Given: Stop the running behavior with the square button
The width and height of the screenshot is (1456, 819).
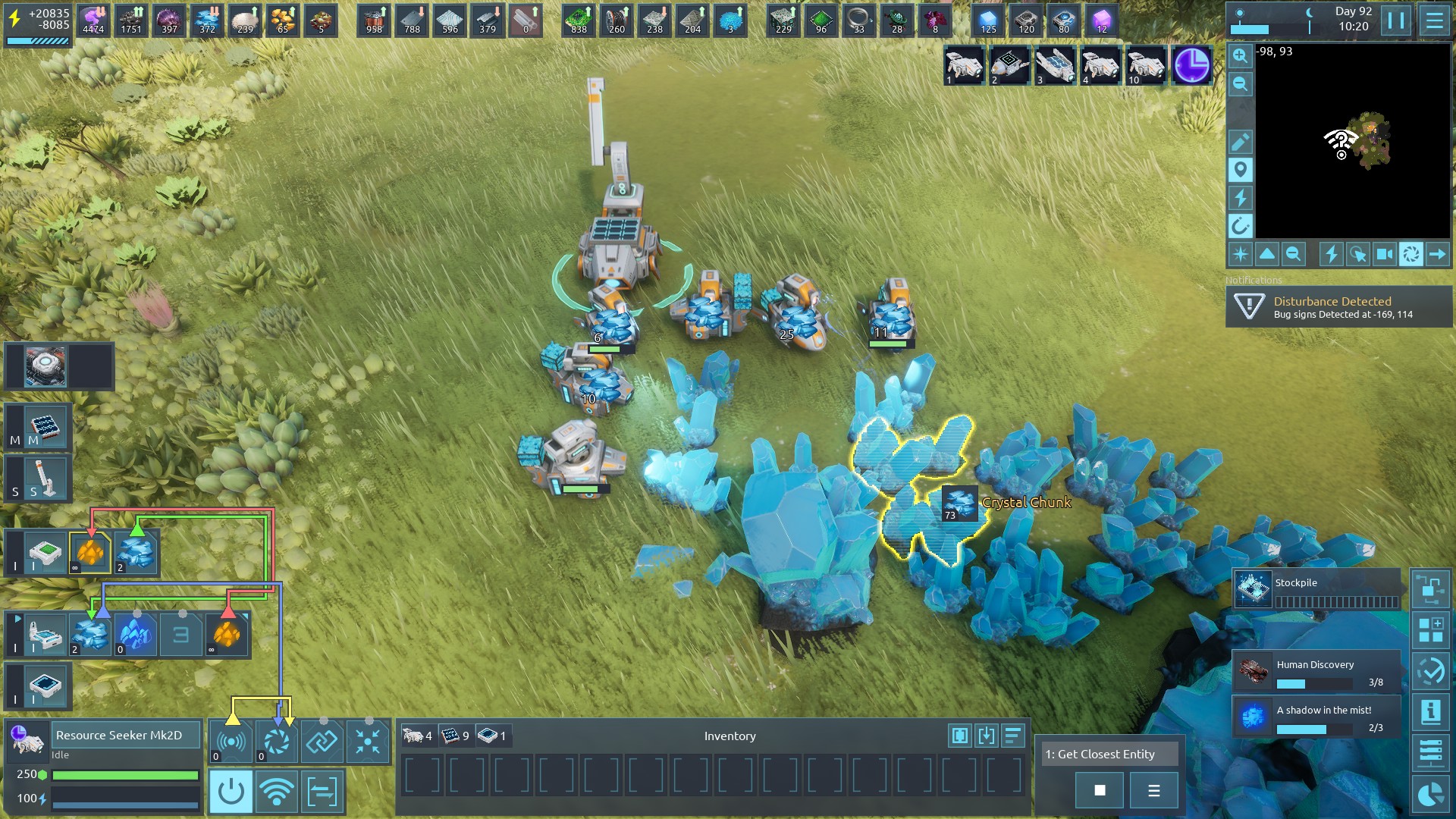Looking at the screenshot, I should (x=1100, y=791).
